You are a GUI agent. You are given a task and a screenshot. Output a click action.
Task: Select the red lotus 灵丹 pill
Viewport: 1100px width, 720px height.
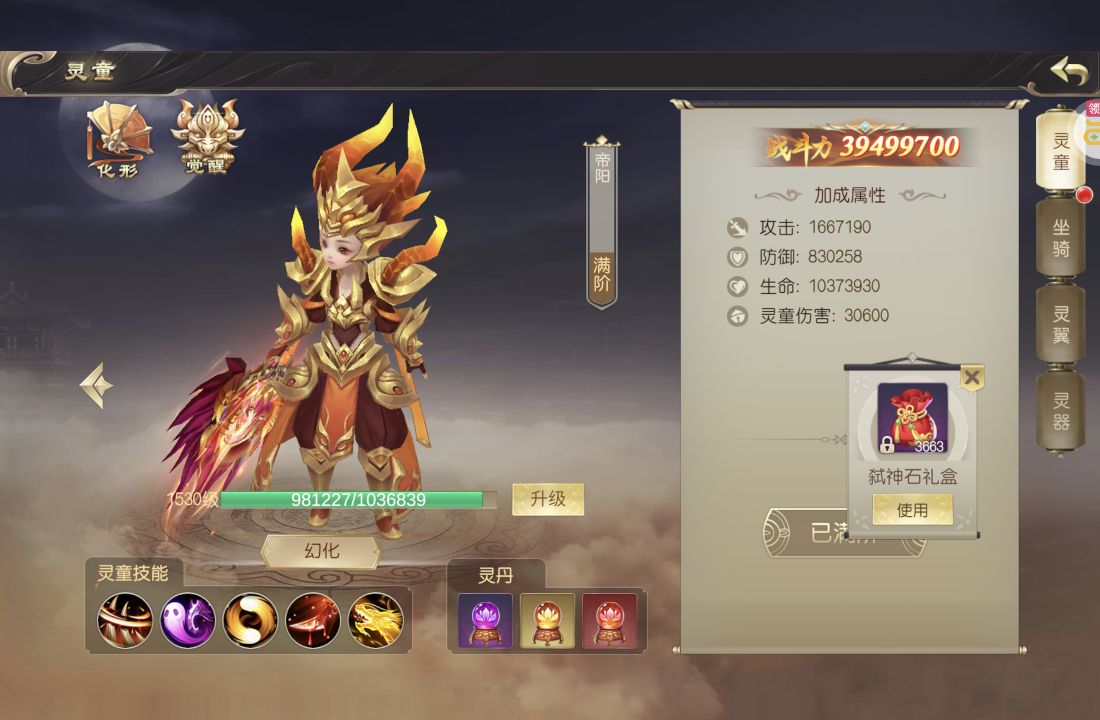pyautogui.click(x=609, y=621)
